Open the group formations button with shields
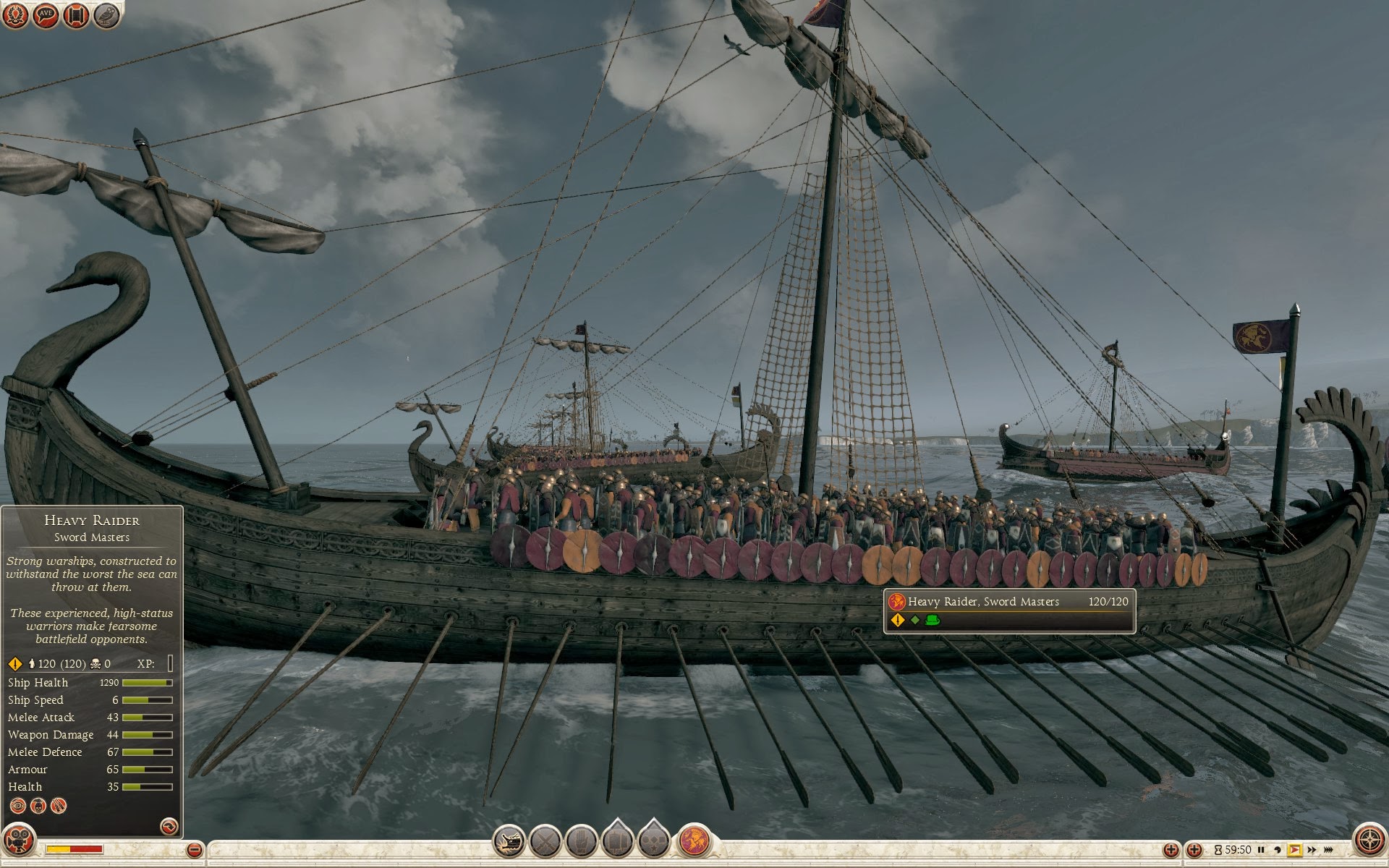 tap(617, 841)
